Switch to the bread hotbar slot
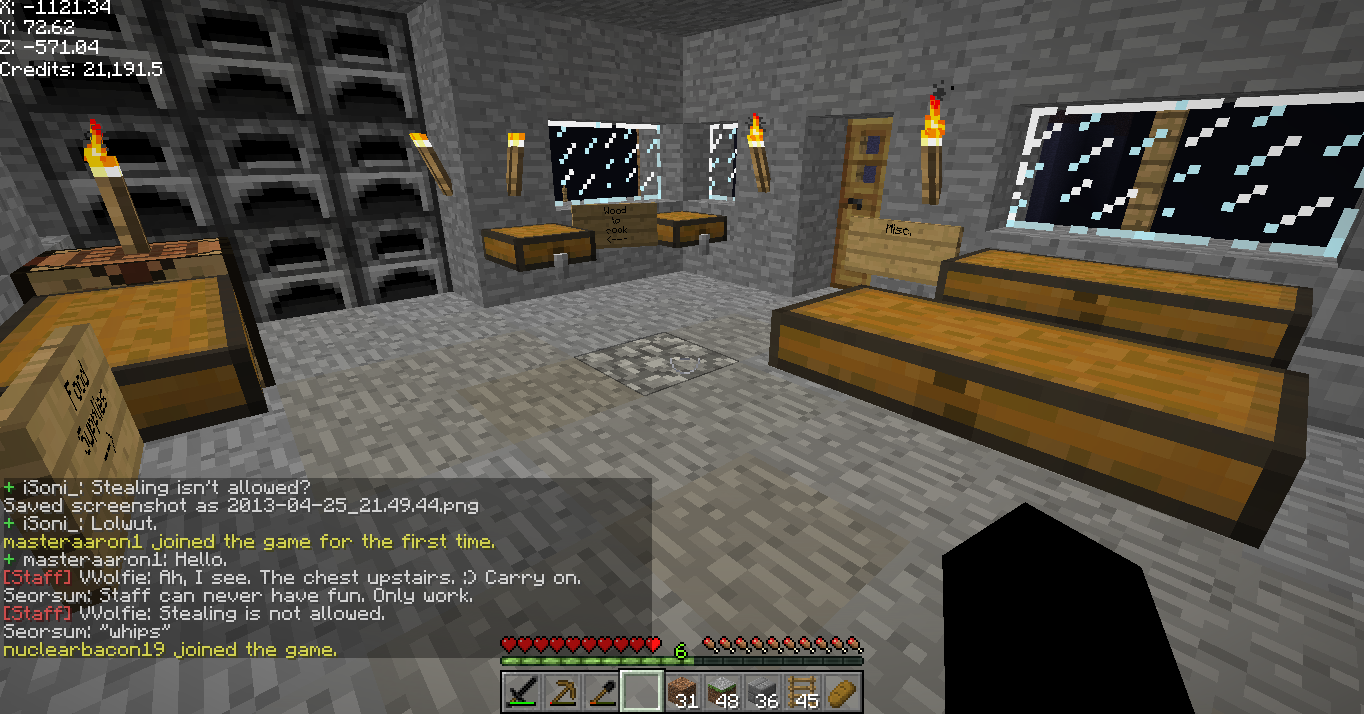This screenshot has height=714, width=1364. (841, 691)
